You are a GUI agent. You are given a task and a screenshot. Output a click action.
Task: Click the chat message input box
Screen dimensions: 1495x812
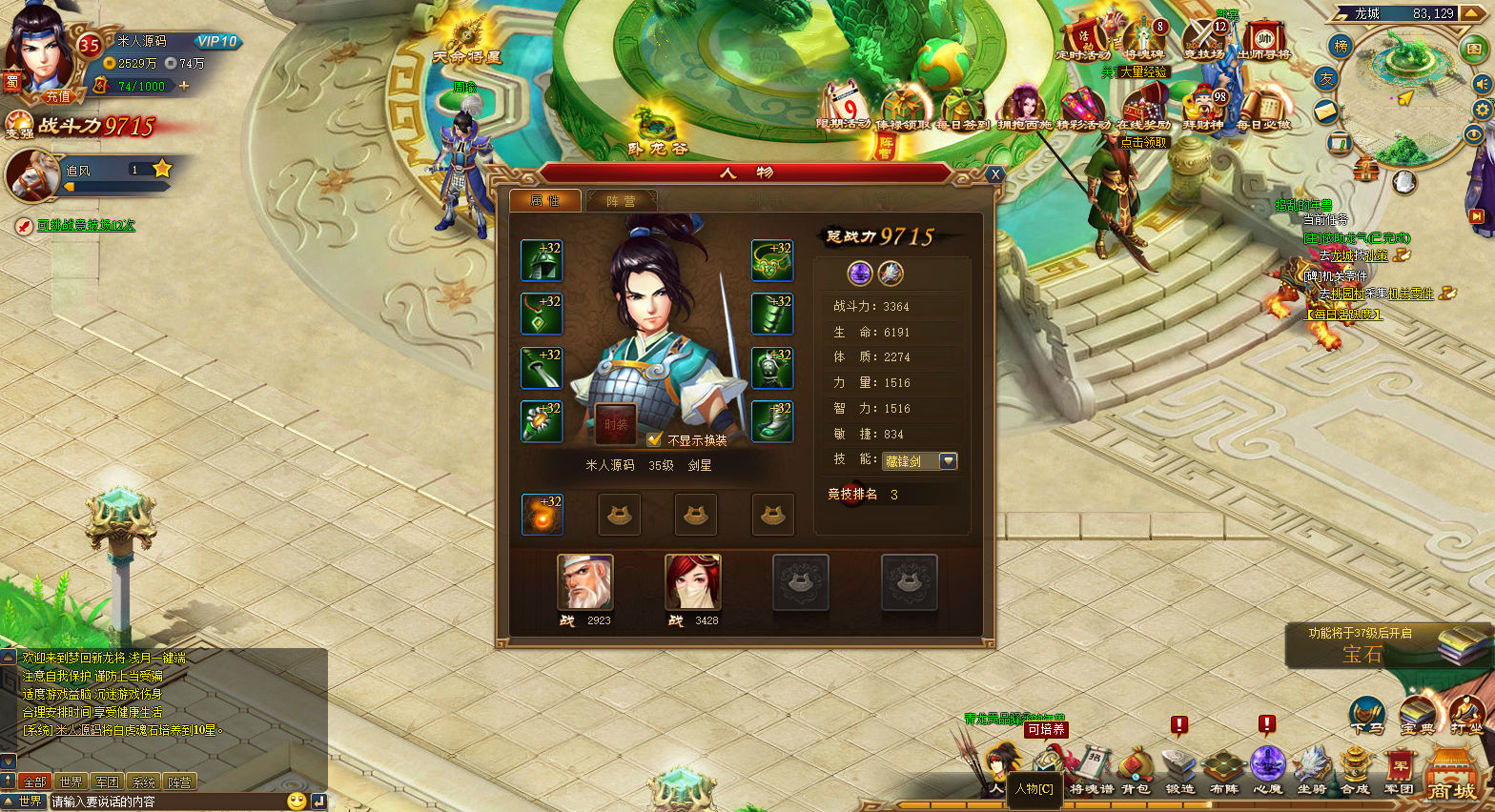(167, 802)
